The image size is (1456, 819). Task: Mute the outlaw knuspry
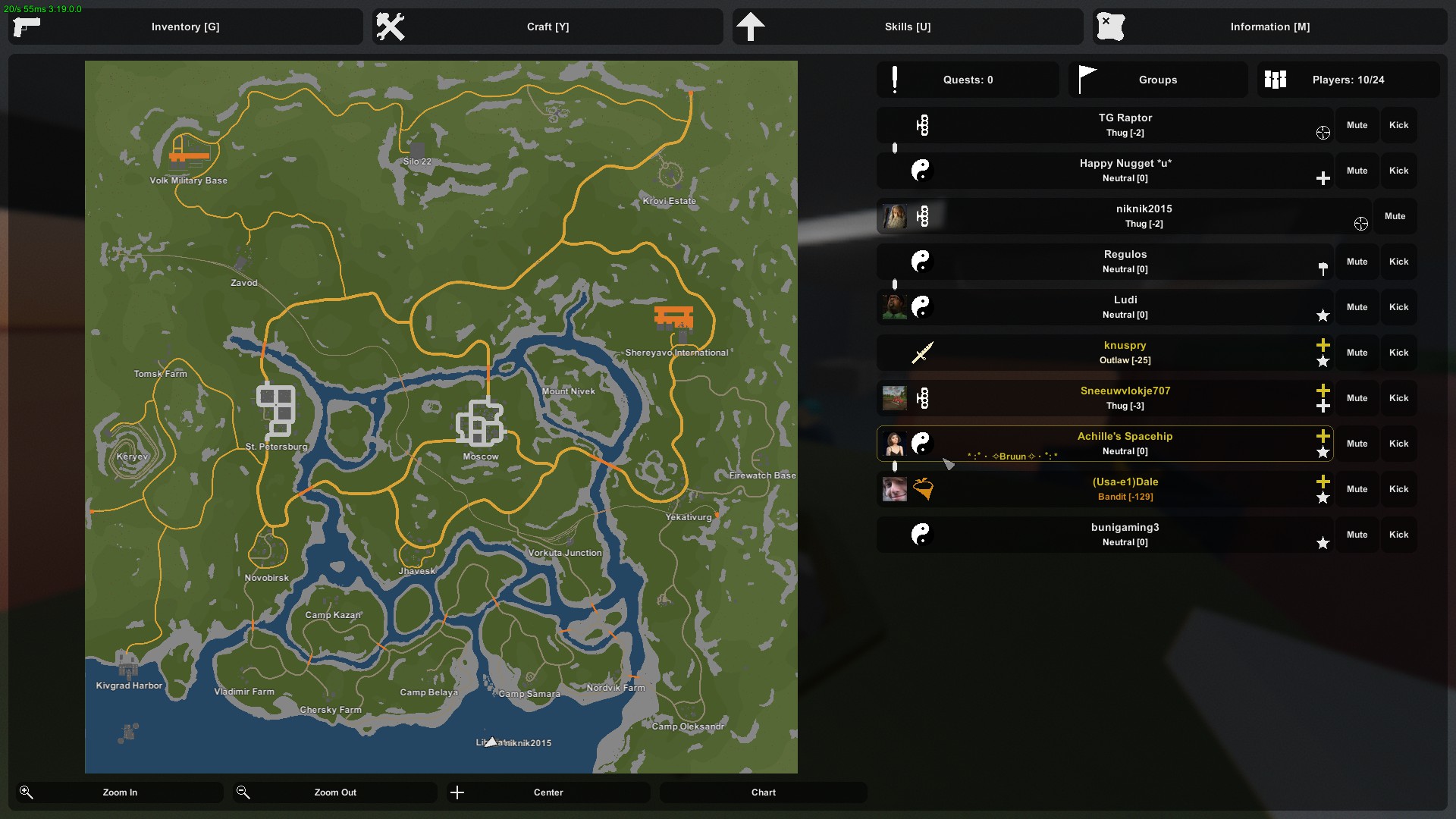coord(1357,353)
